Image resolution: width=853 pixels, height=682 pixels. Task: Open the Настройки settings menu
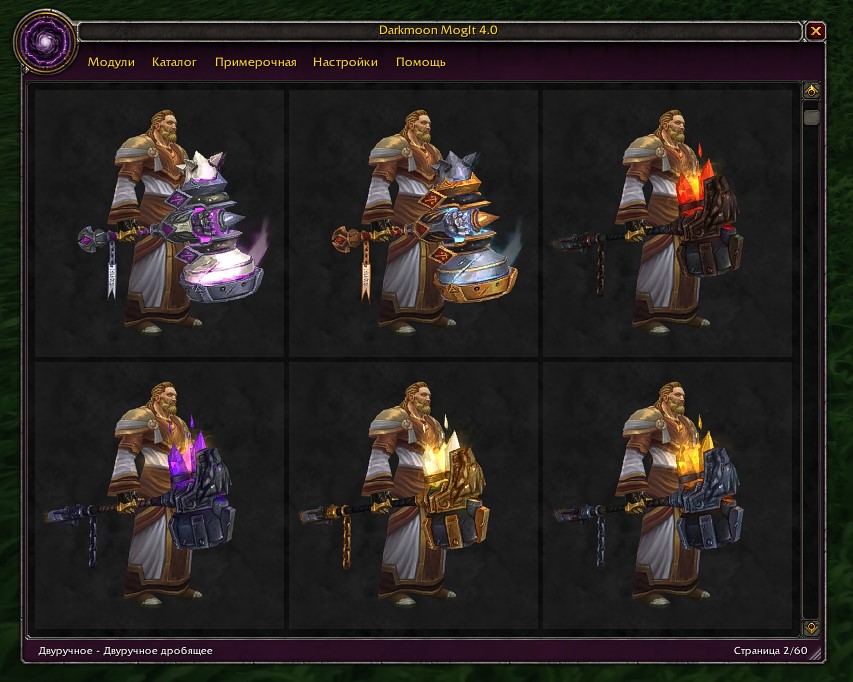345,62
